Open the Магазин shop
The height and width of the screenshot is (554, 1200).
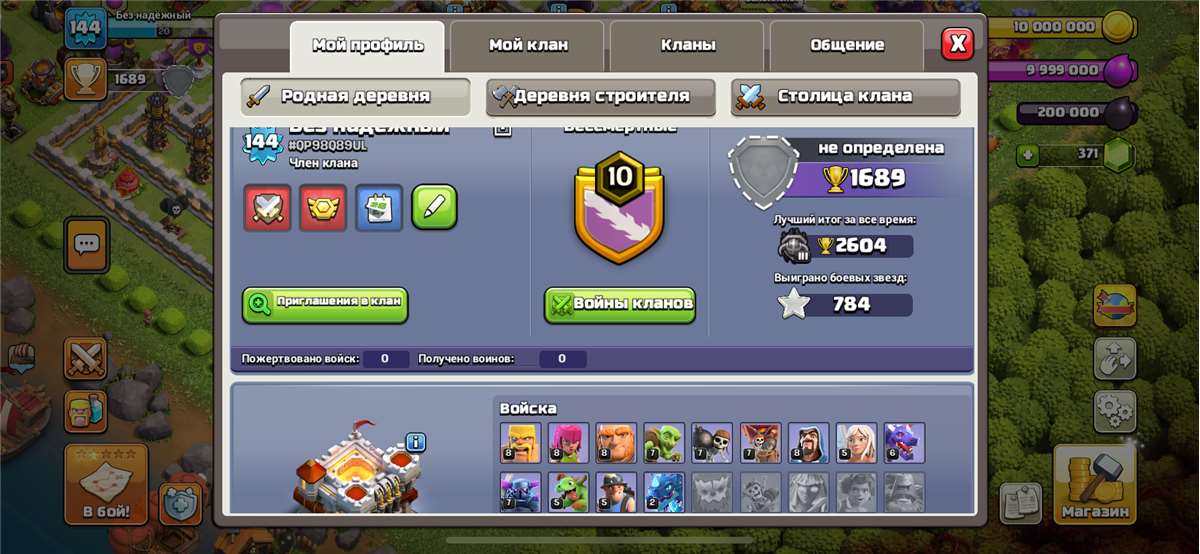point(1094,485)
